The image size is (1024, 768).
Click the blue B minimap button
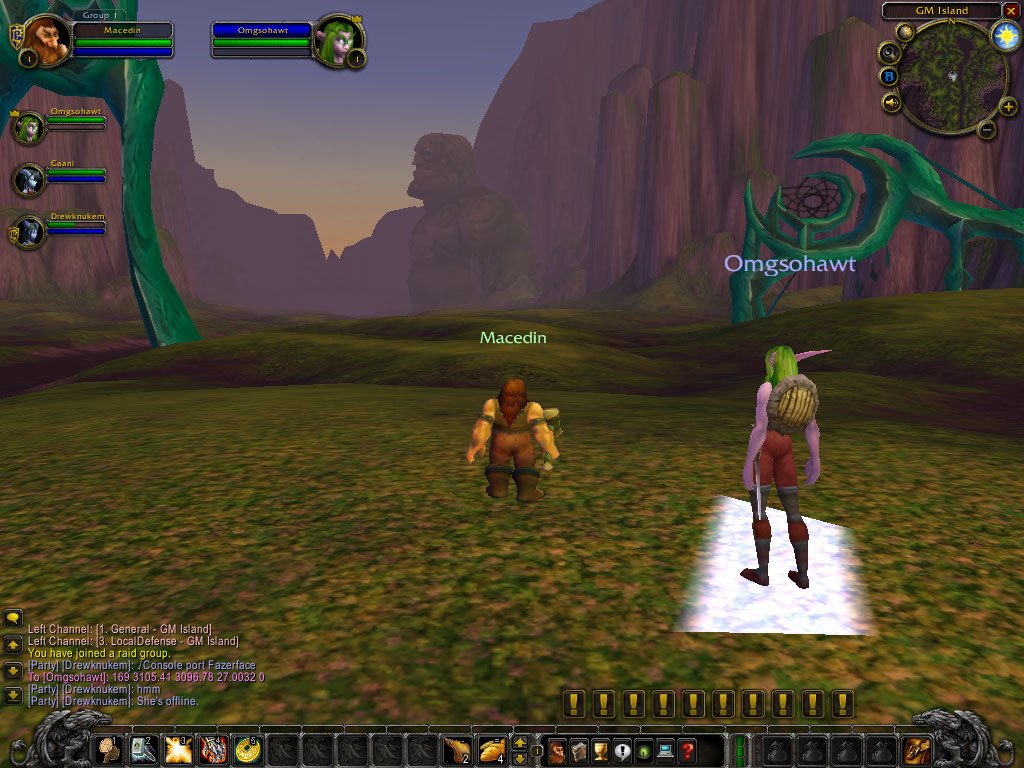888,76
